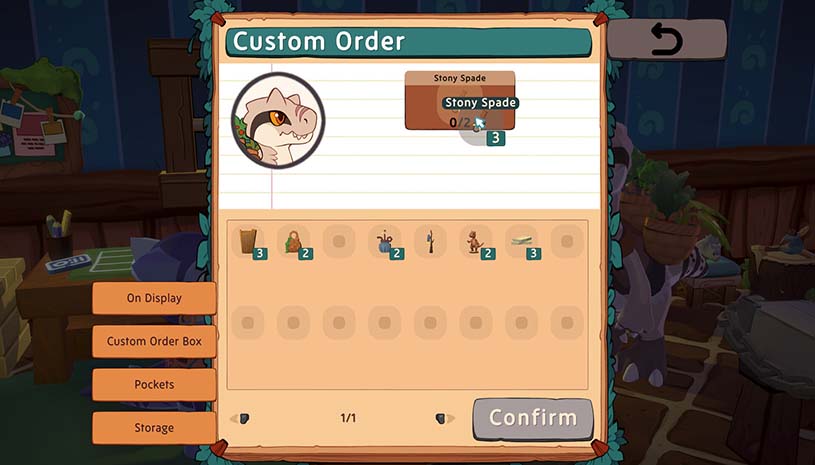Image resolution: width=815 pixels, height=465 pixels.
Task: Click the Stony Spade order card
Action: pyautogui.click(x=459, y=101)
